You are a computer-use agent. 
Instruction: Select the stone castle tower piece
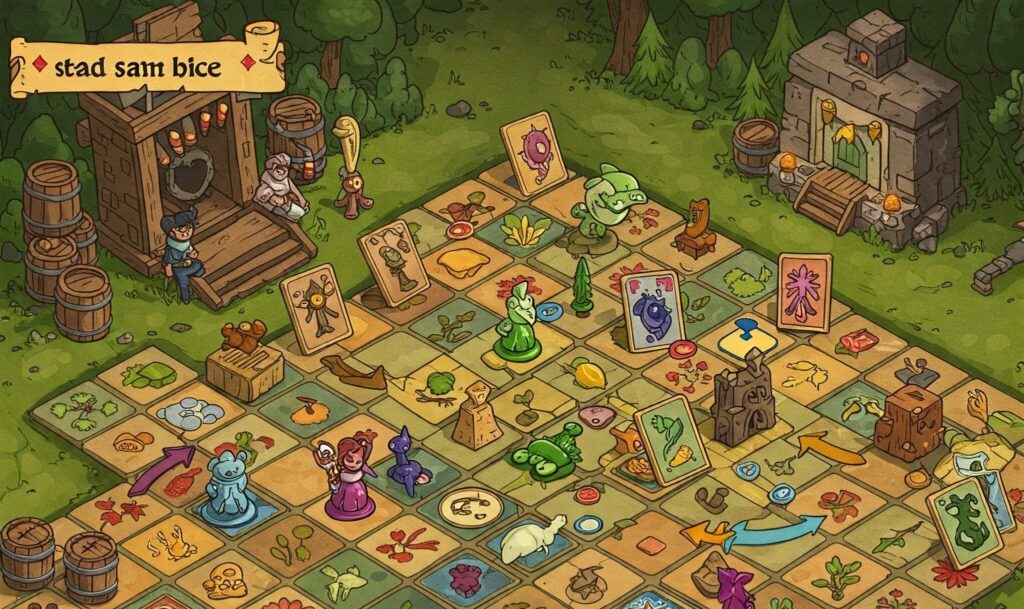click(742, 397)
